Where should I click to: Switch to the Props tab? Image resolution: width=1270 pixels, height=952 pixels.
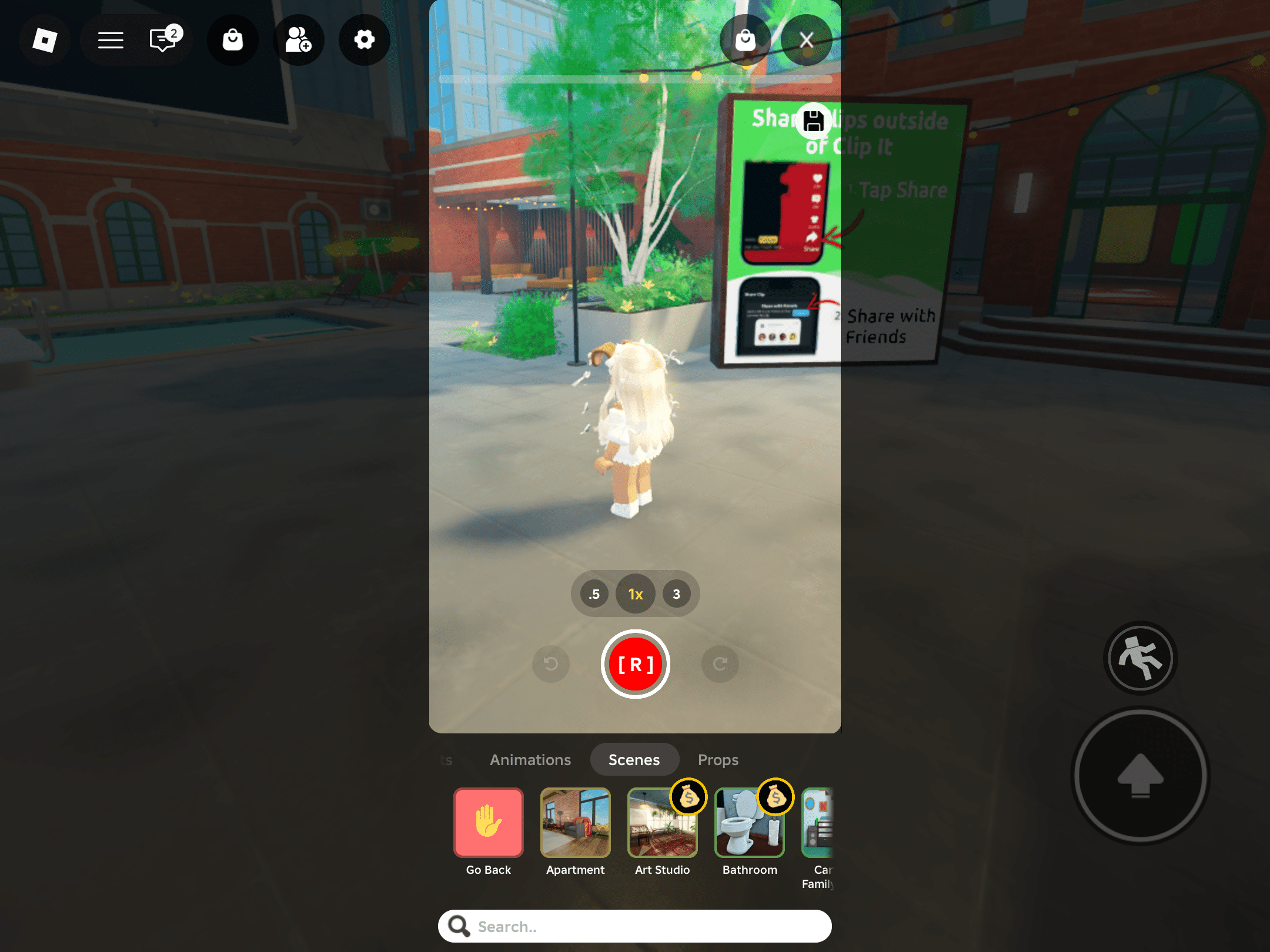[x=718, y=759]
